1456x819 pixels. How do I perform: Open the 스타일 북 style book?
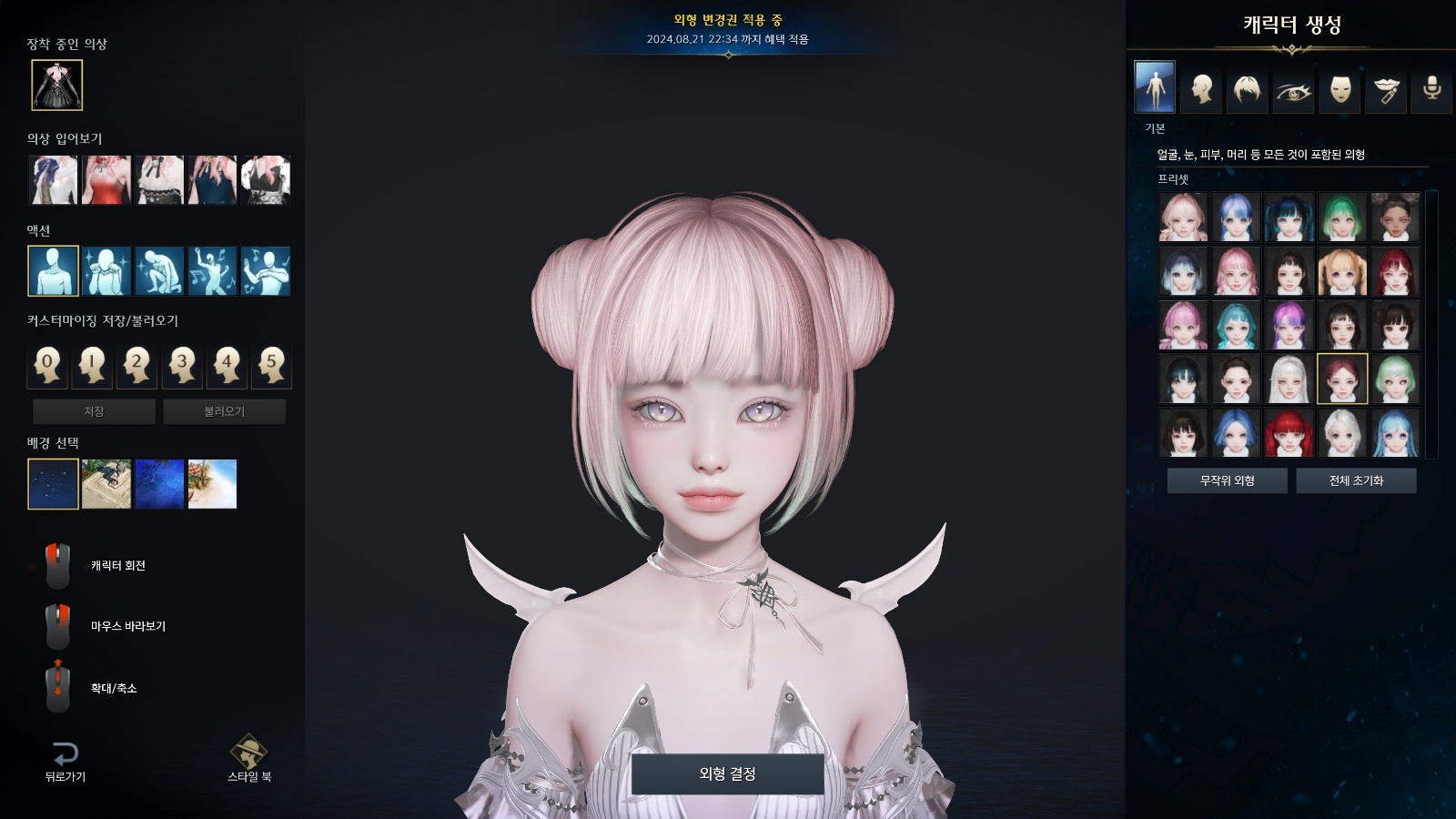coord(248,759)
